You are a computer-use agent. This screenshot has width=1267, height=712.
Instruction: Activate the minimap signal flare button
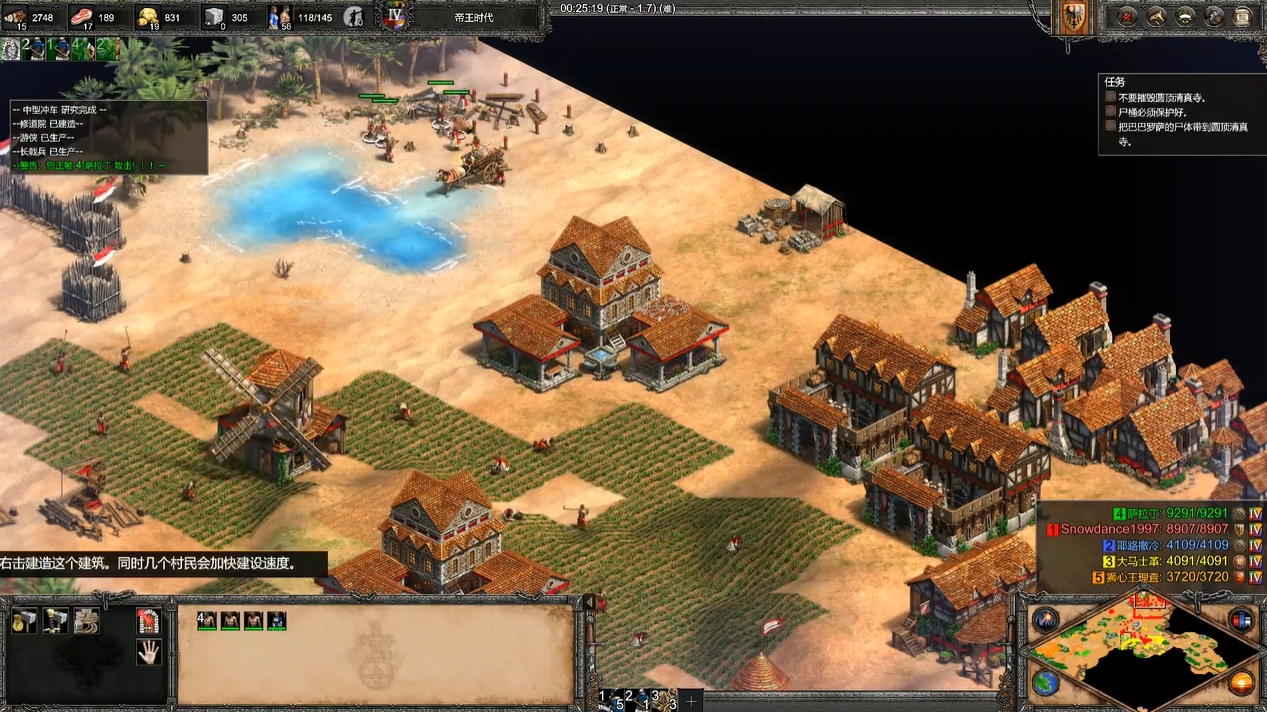[x=1046, y=619]
